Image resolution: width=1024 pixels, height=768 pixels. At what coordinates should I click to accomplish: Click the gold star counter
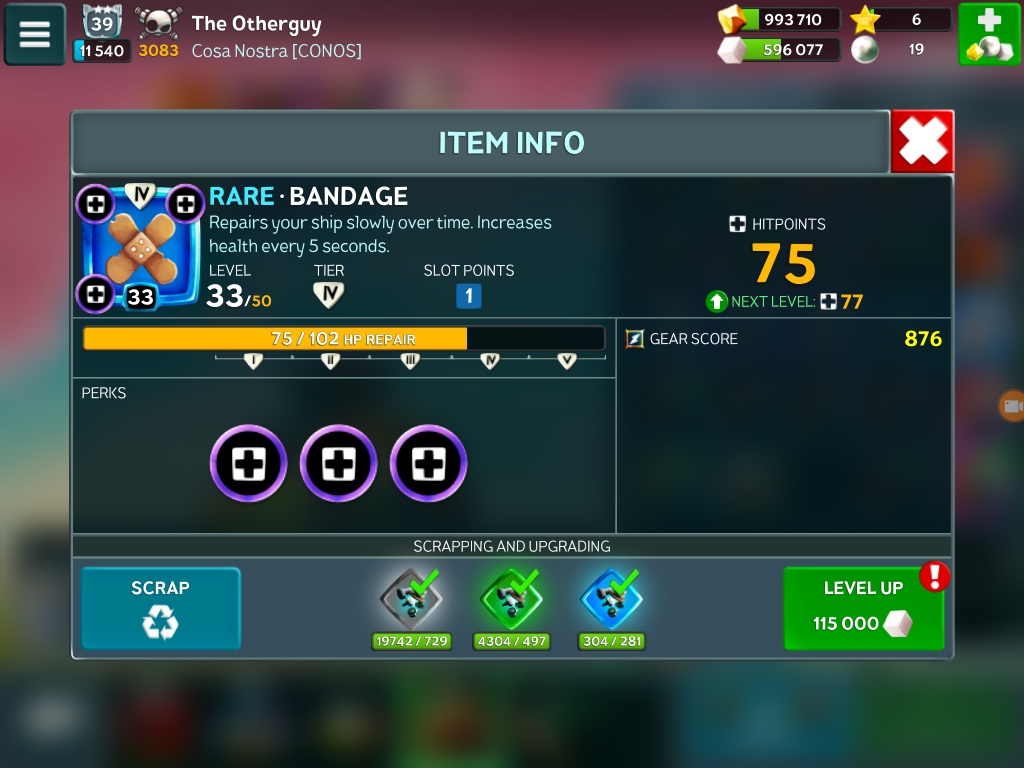900,19
